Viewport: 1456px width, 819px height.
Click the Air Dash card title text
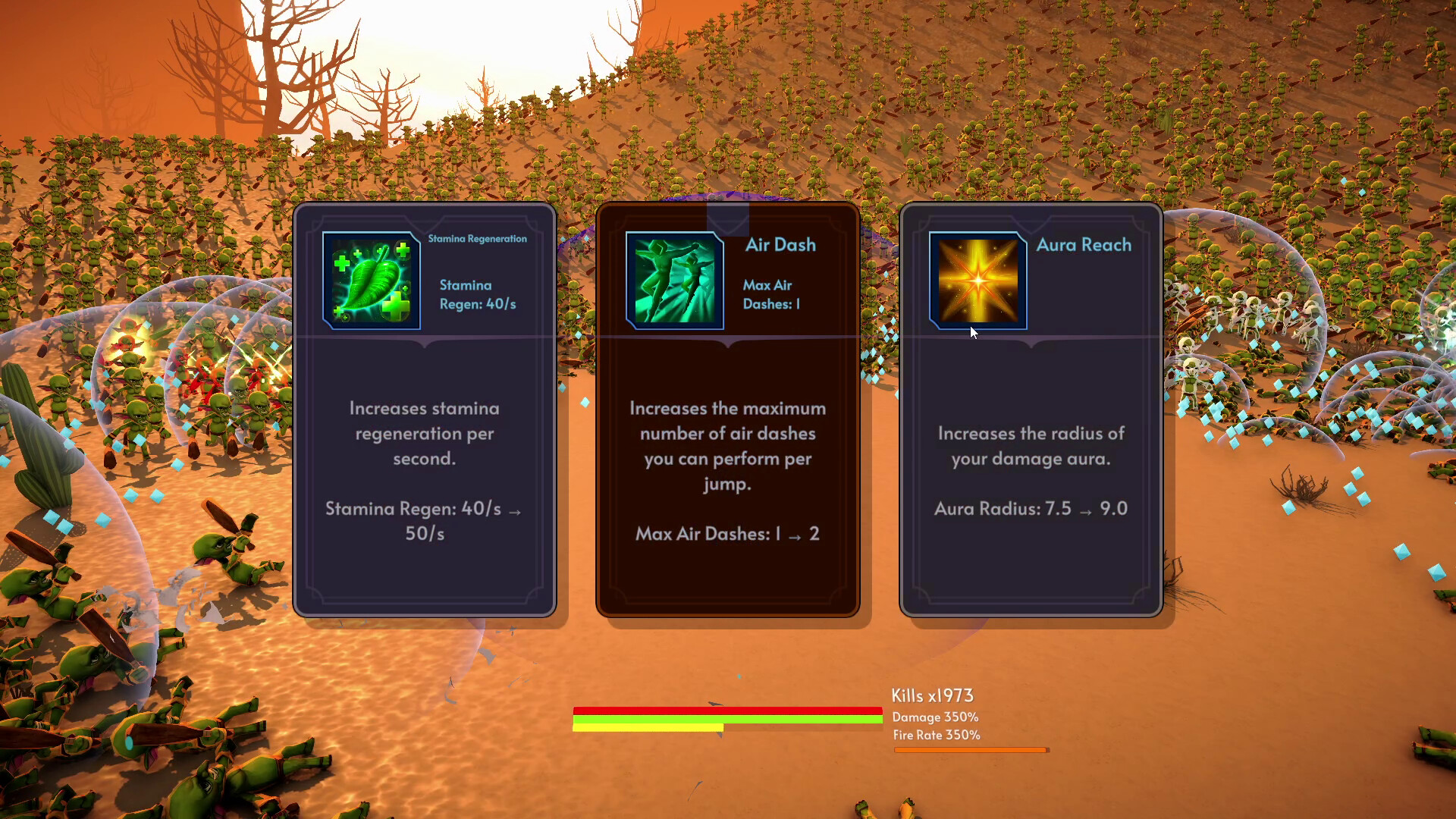780,245
